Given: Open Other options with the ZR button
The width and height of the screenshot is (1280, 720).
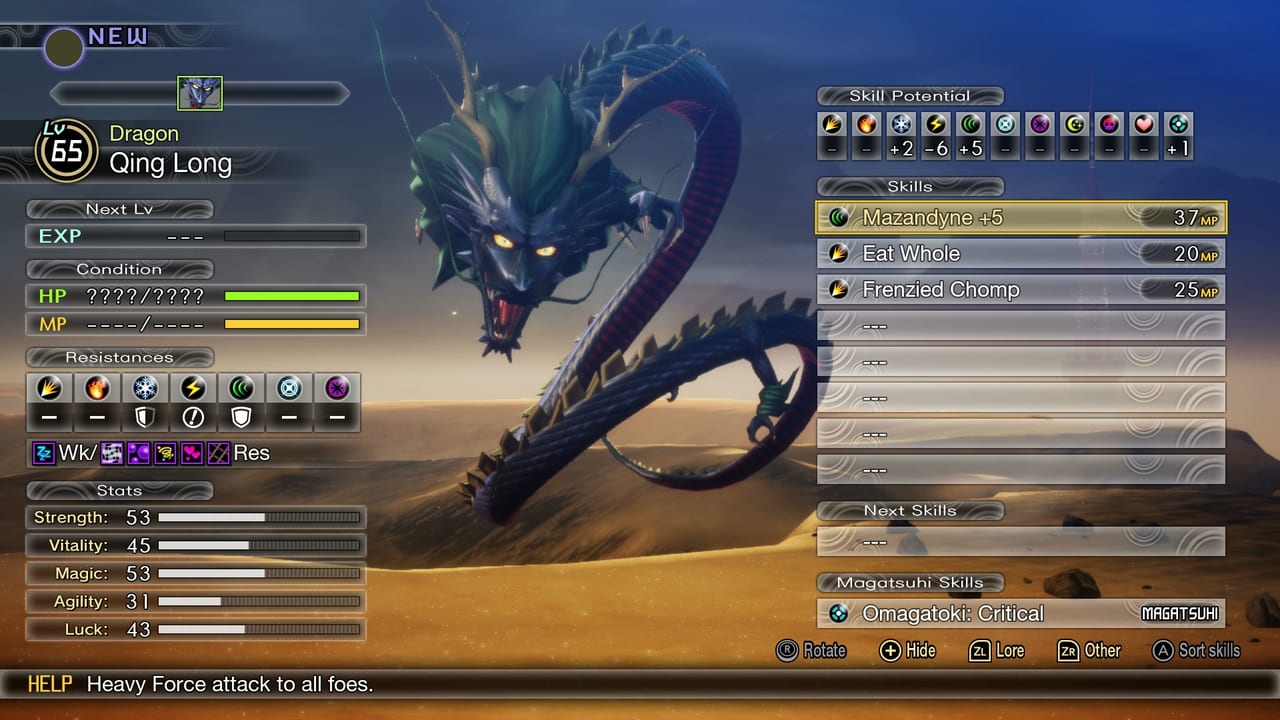Looking at the screenshot, I should click(x=1068, y=651).
